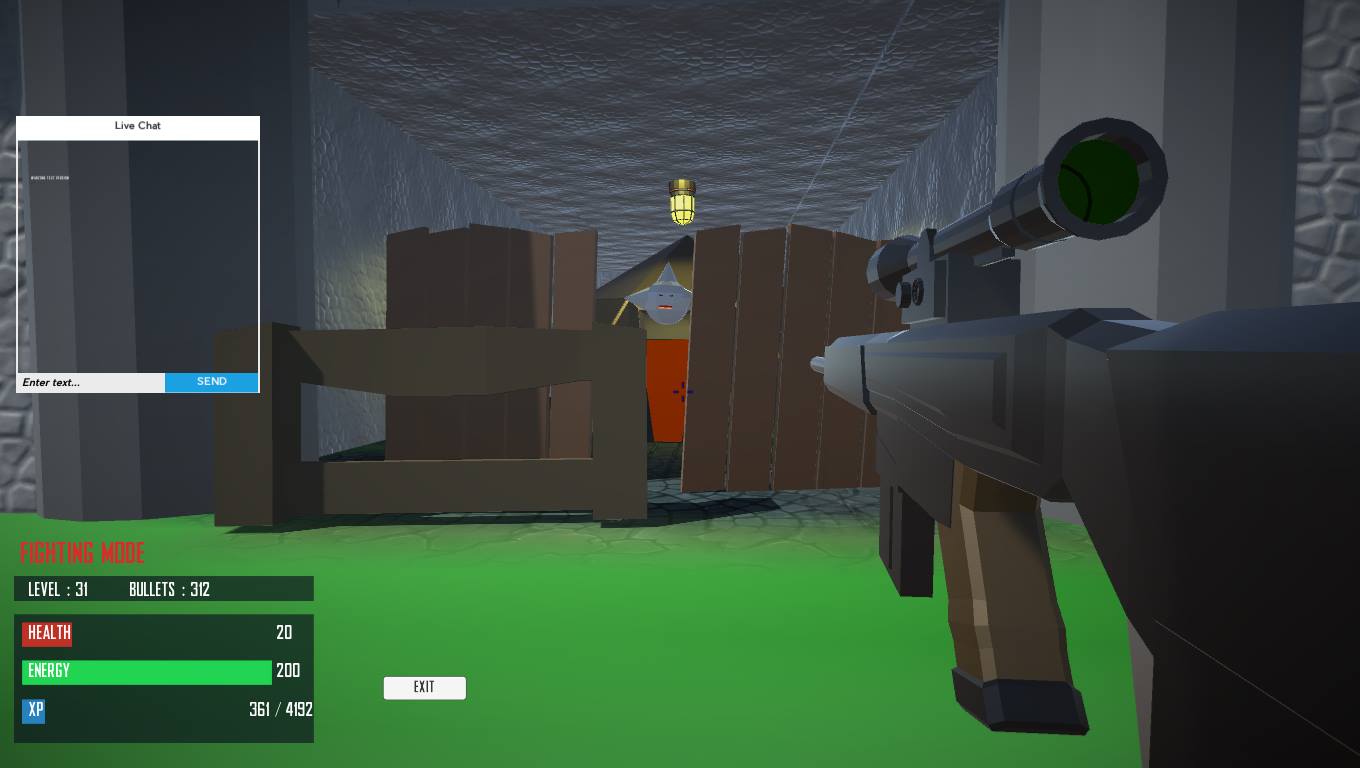
Task: Click the Enter text chat field
Action: pos(90,382)
